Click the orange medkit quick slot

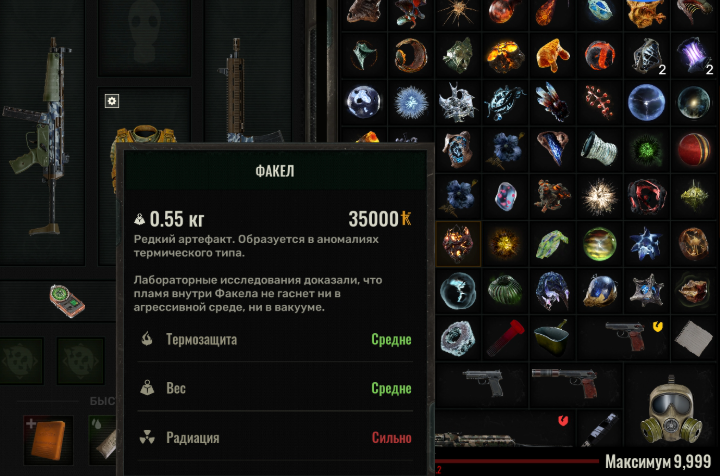(47, 440)
